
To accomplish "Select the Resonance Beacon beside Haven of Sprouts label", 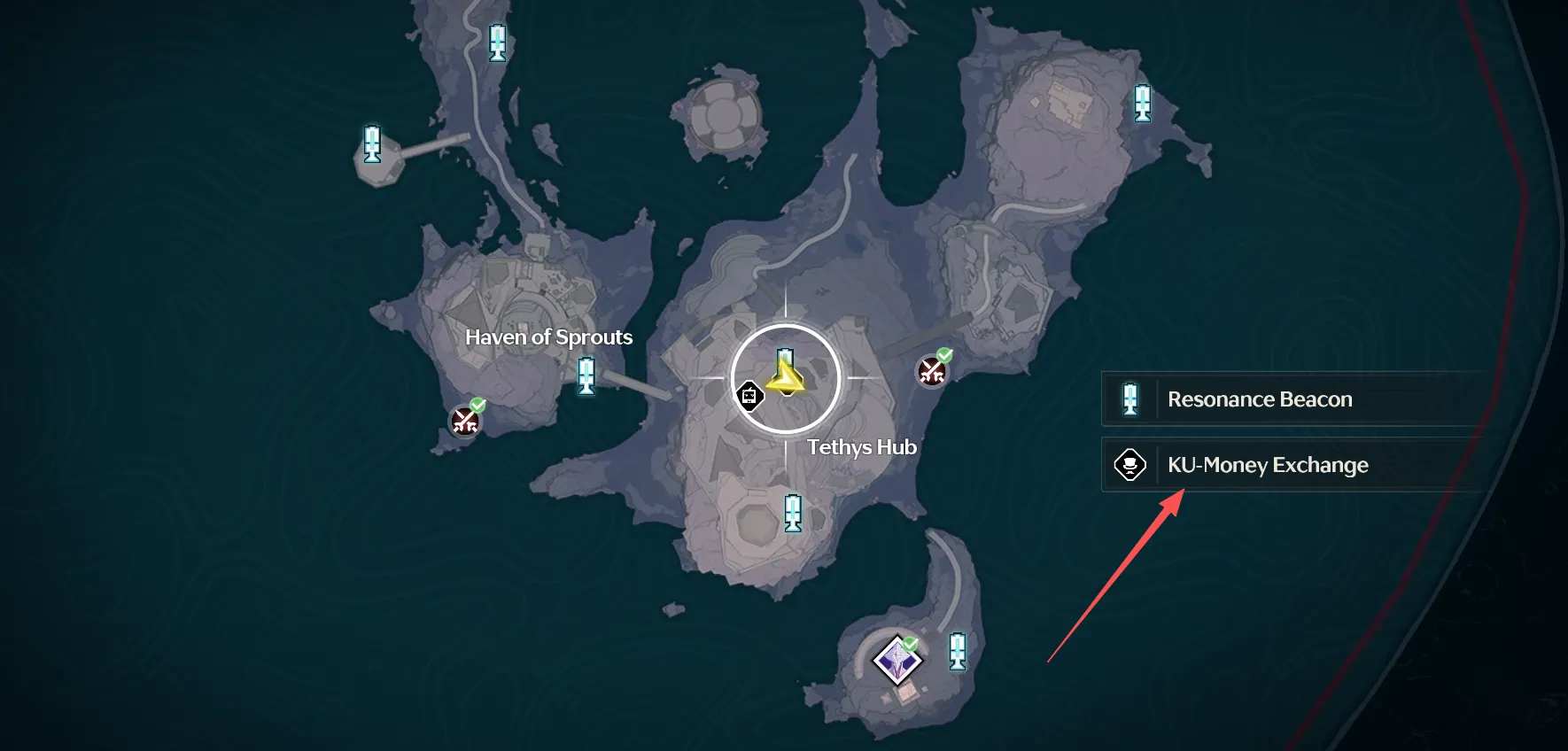I will coord(586,375).
